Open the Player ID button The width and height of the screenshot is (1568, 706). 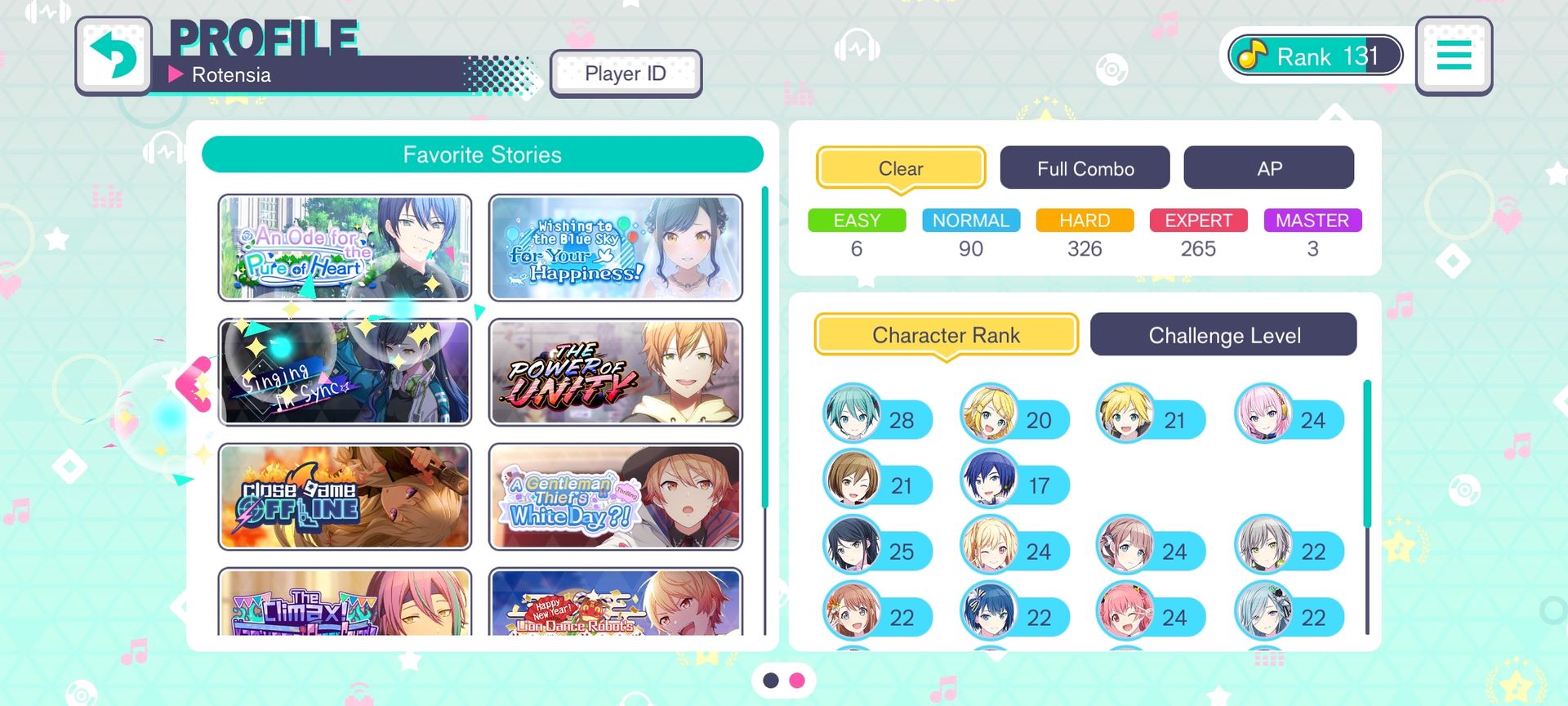[626, 74]
